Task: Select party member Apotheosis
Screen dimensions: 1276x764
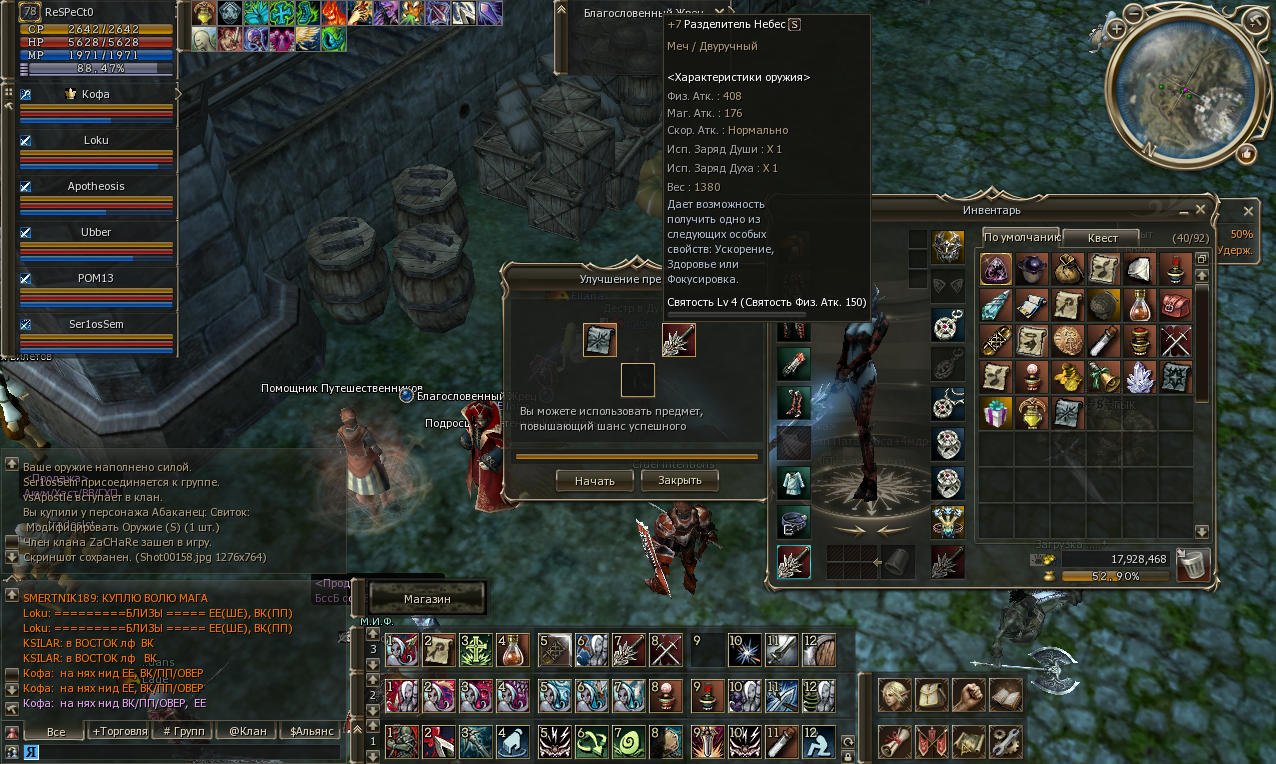Action: pyautogui.click(x=96, y=186)
